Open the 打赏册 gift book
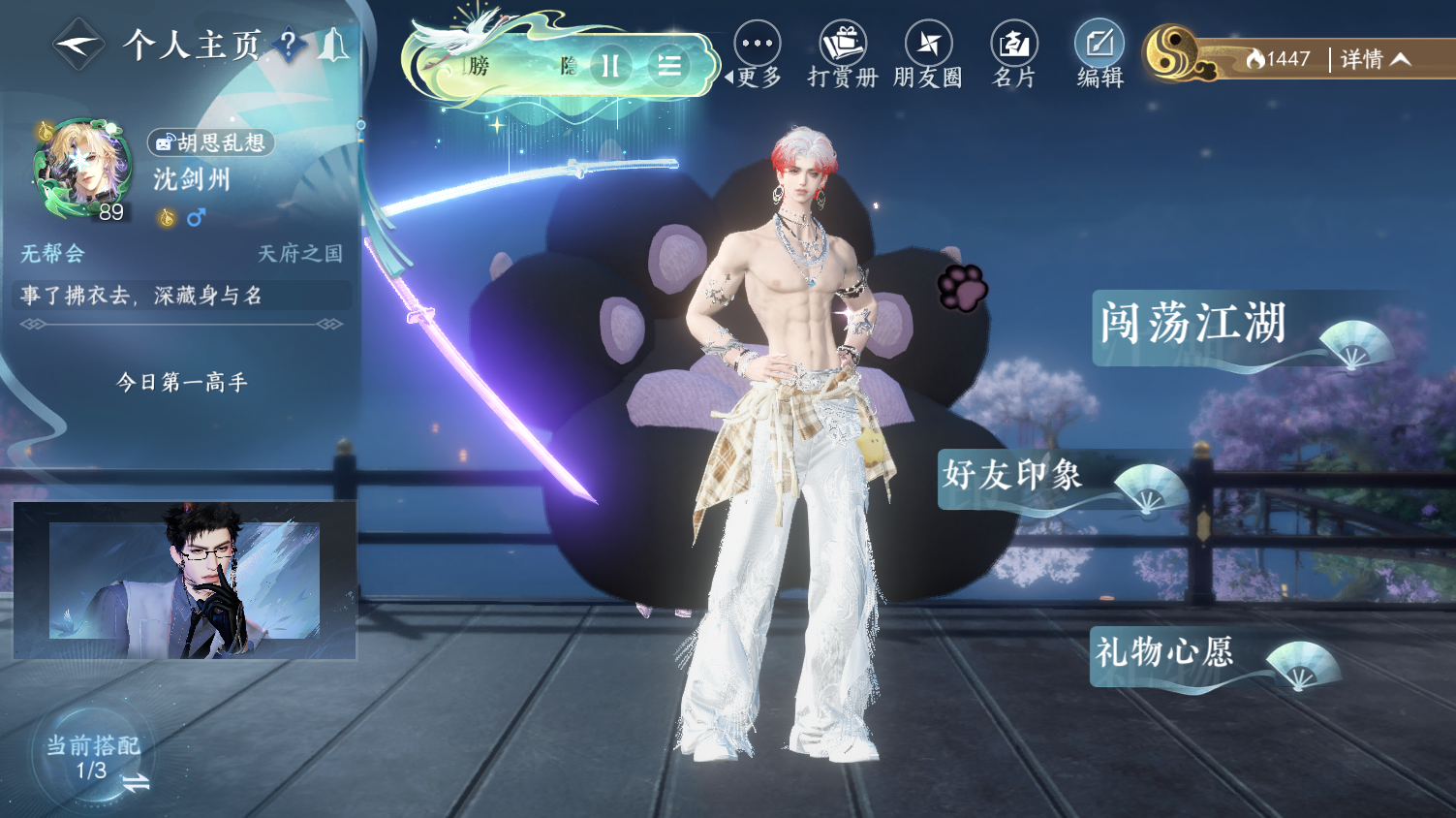1456x818 pixels. pyautogui.click(x=843, y=55)
